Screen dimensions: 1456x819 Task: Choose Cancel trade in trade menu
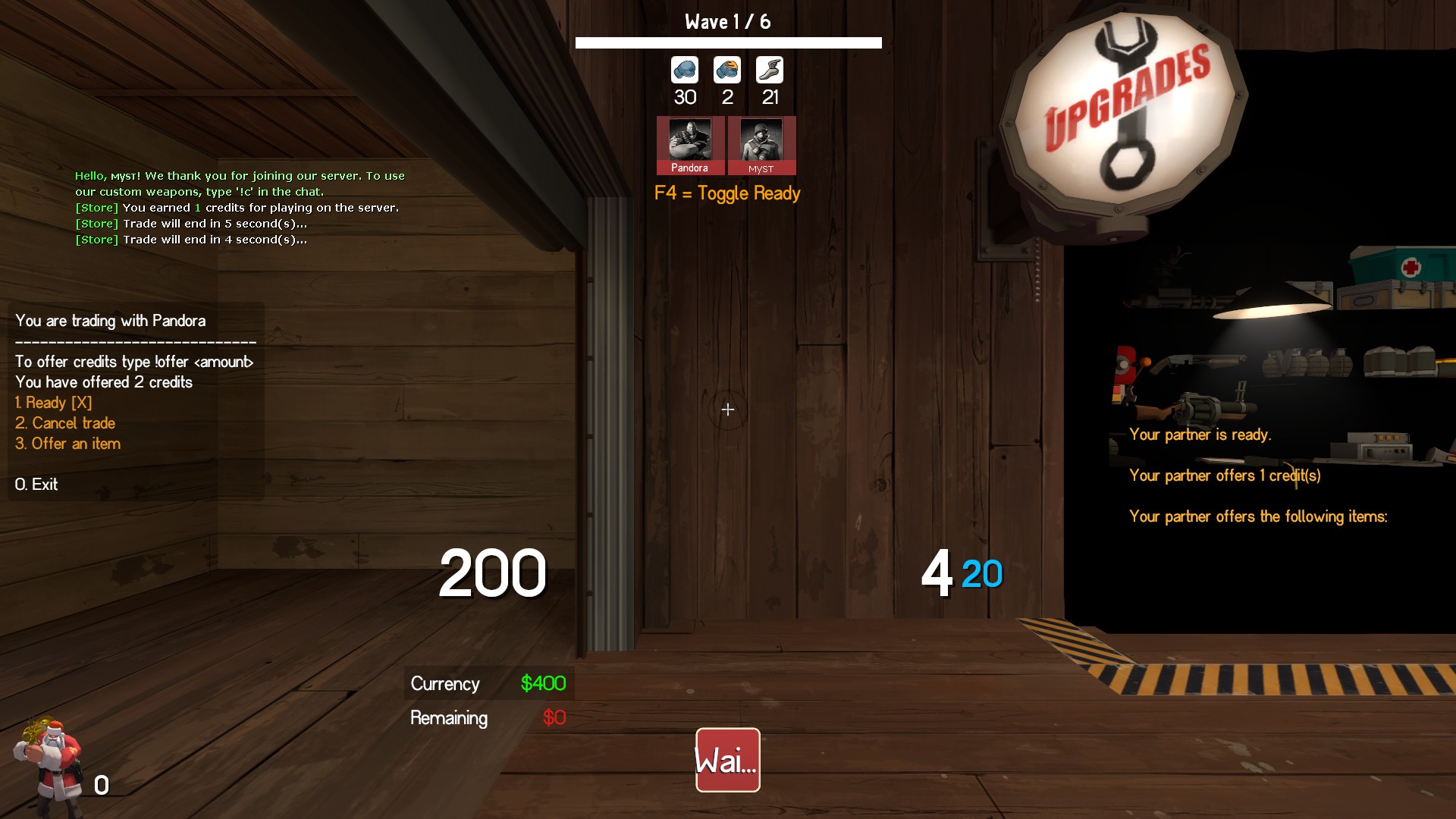tap(65, 423)
